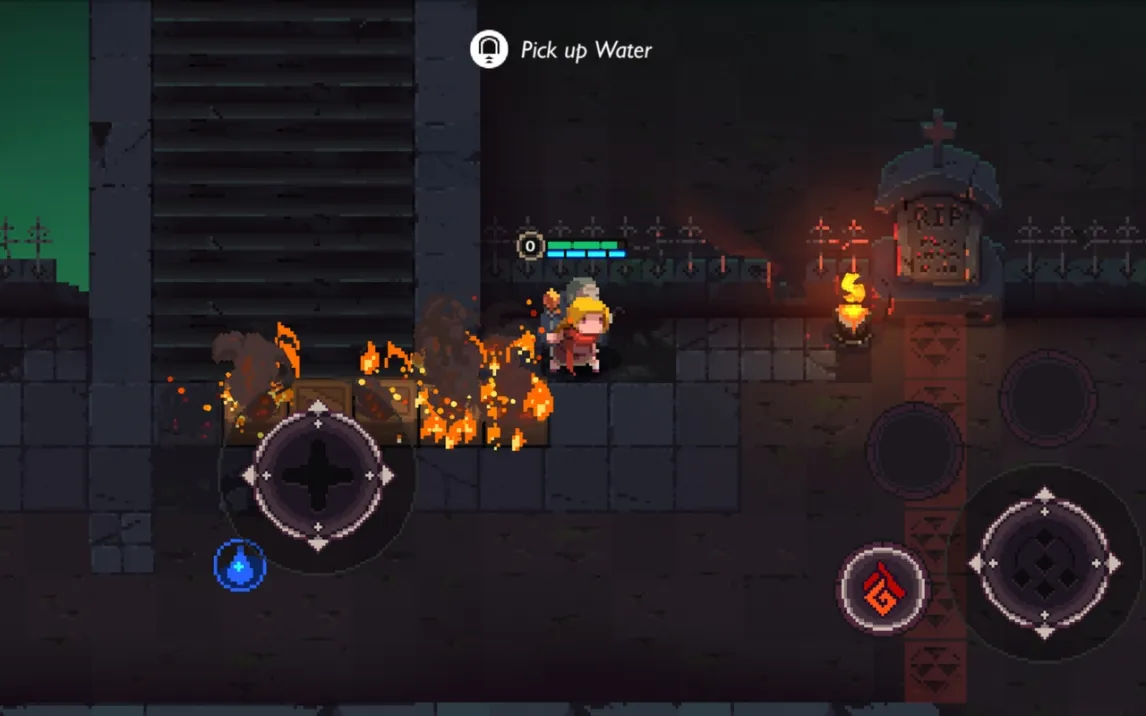Activate the blue water droplet button
Image resolution: width=1146 pixels, height=716 pixels.
(240, 565)
